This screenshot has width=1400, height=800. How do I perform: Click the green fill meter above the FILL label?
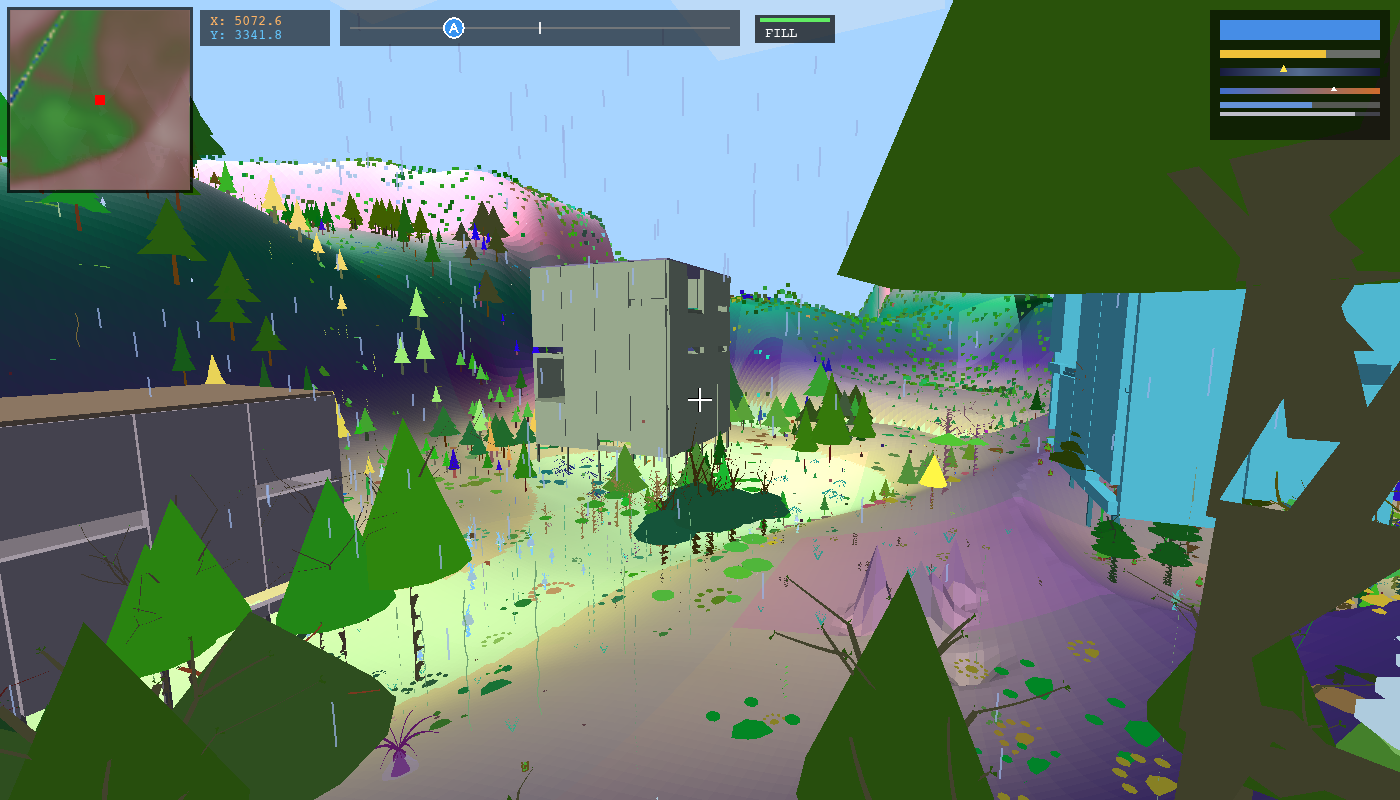coord(793,18)
